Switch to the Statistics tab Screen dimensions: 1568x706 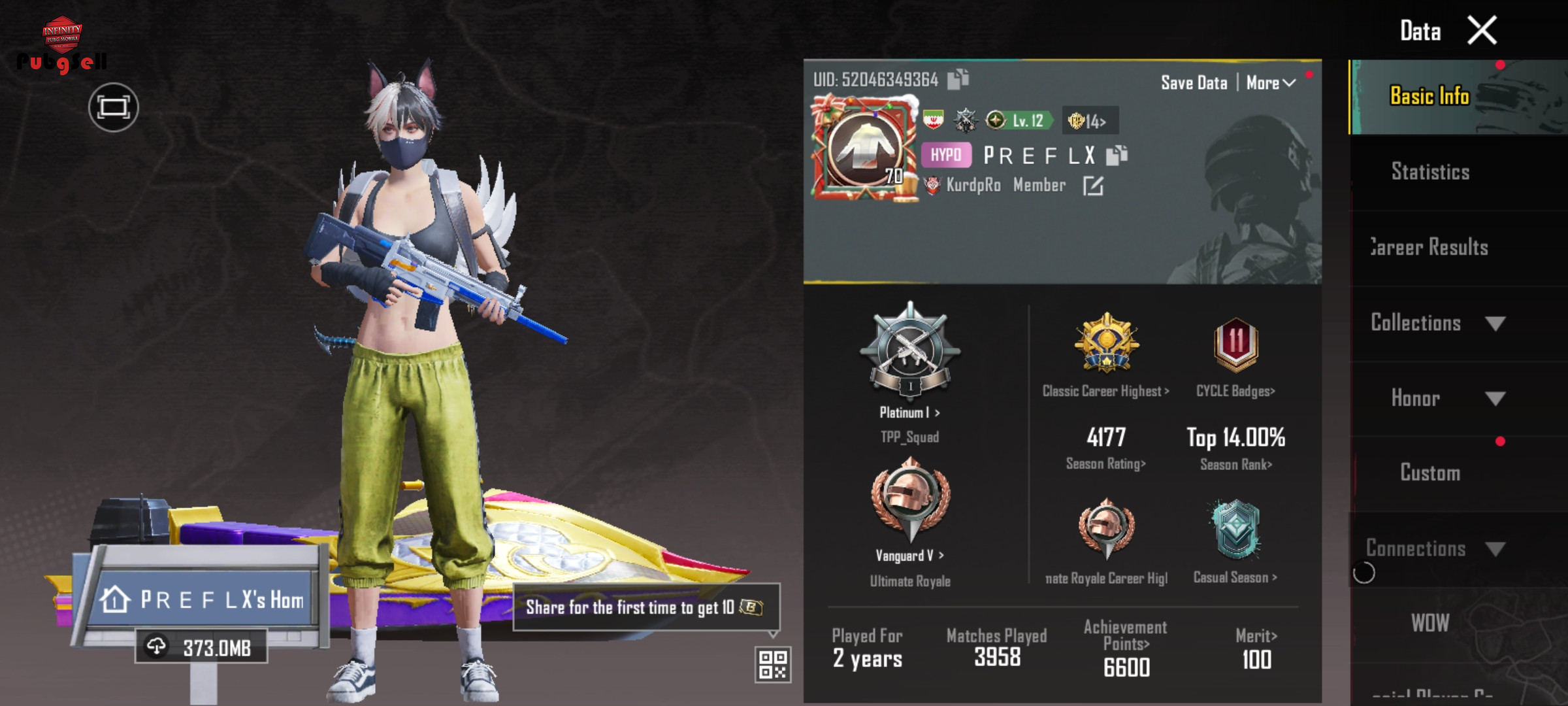pyautogui.click(x=1429, y=172)
